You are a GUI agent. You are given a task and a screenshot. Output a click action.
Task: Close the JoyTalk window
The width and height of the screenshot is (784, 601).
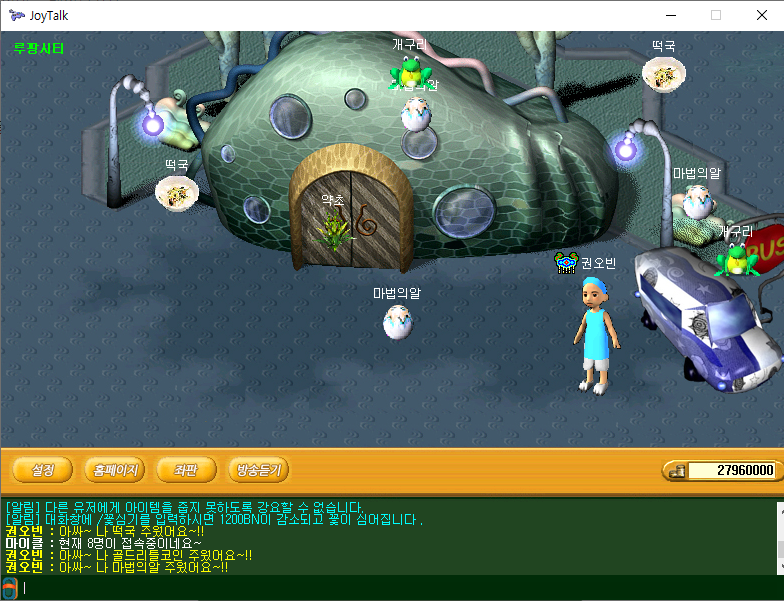point(761,15)
